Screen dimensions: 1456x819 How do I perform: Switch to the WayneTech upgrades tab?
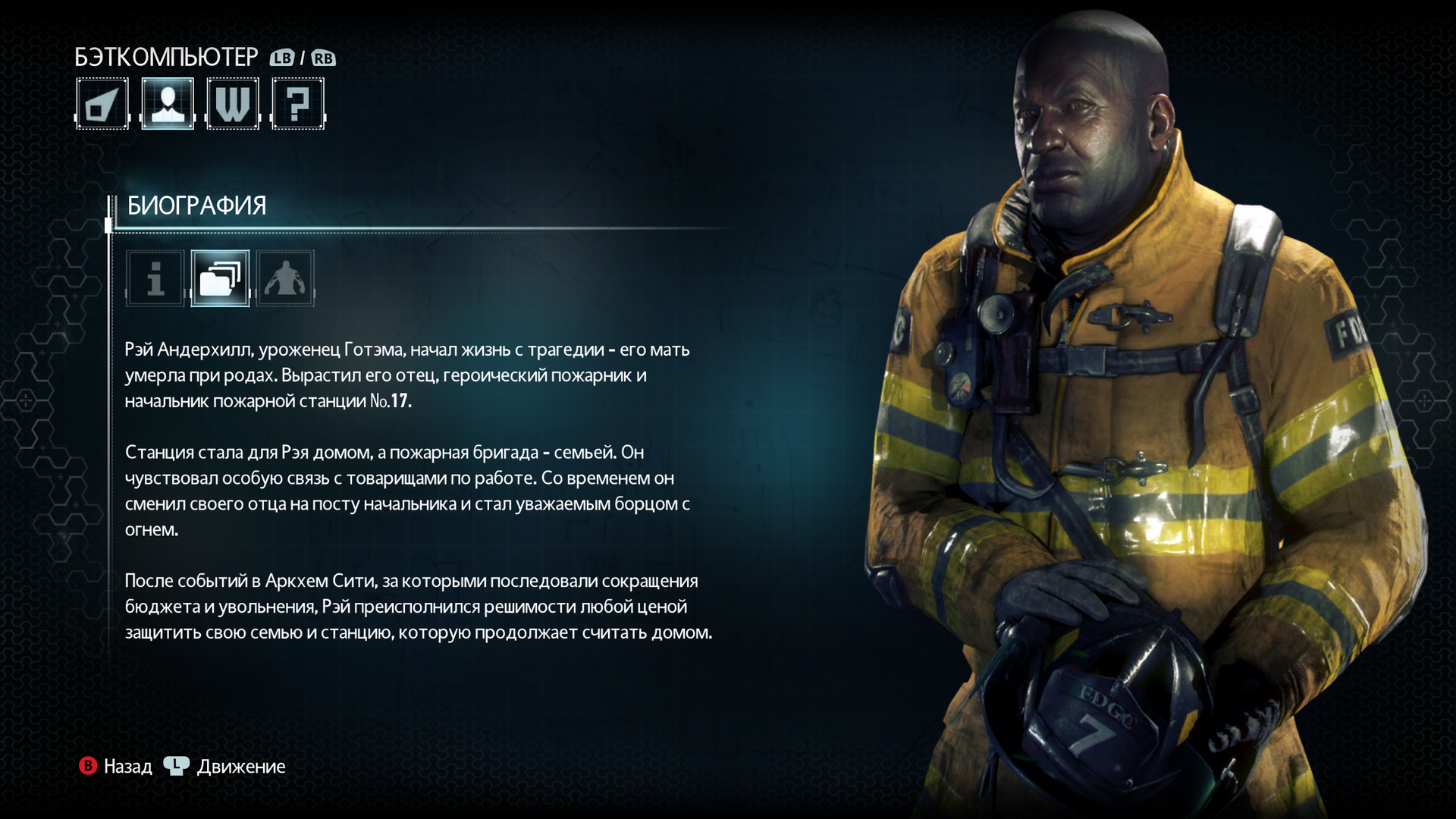point(233,104)
